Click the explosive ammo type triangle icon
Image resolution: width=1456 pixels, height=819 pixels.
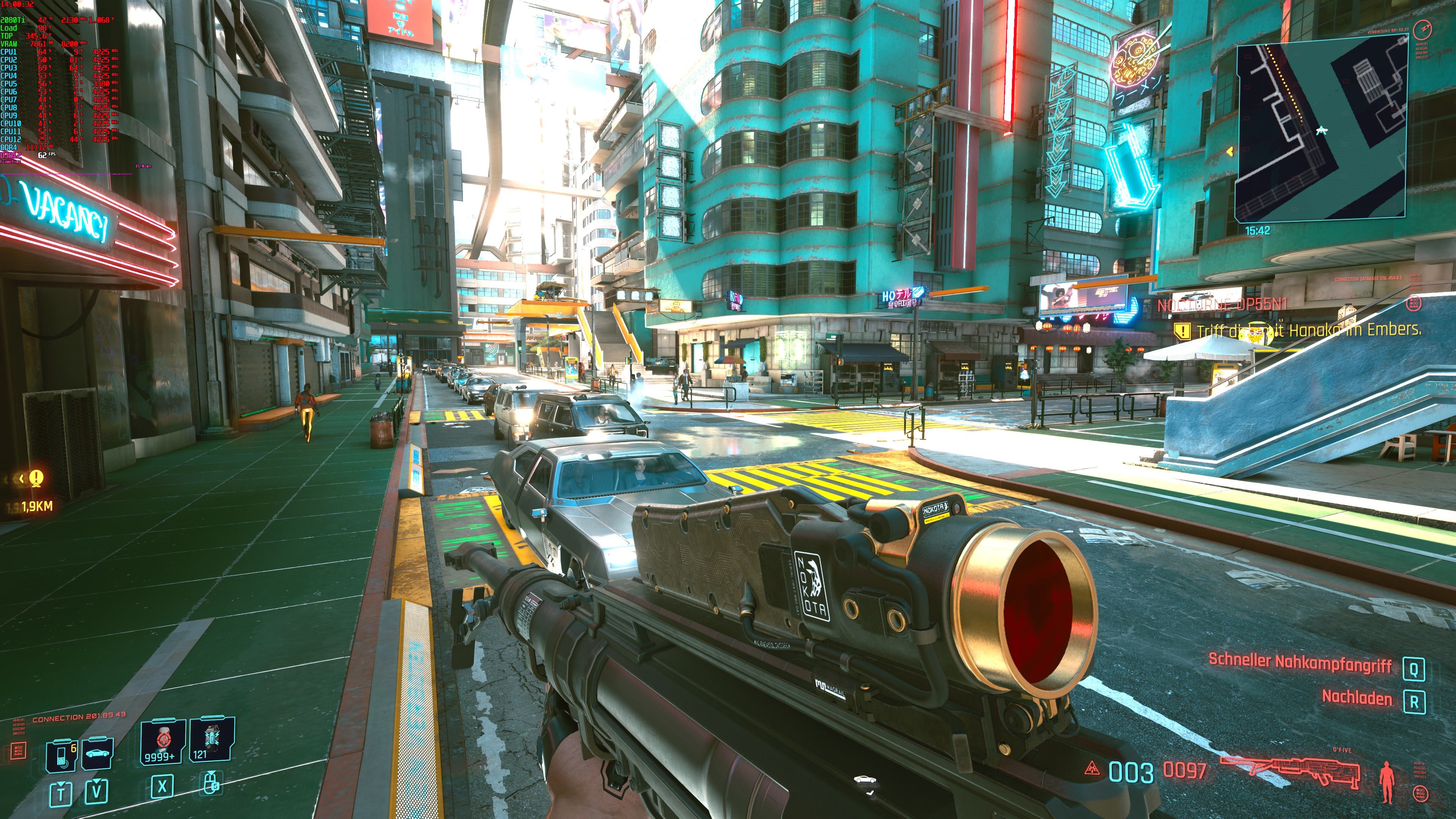(1092, 768)
